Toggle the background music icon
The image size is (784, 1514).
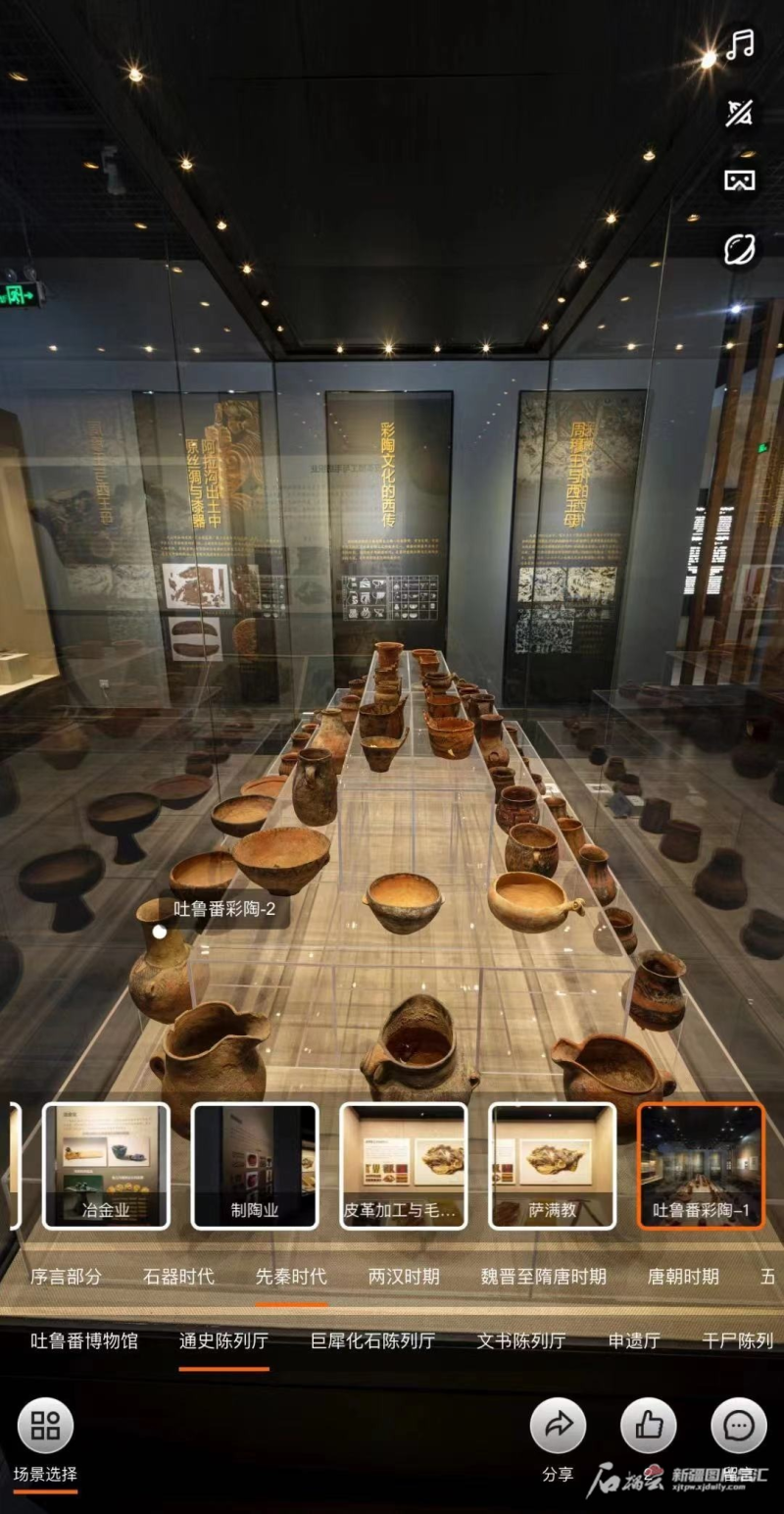740,45
